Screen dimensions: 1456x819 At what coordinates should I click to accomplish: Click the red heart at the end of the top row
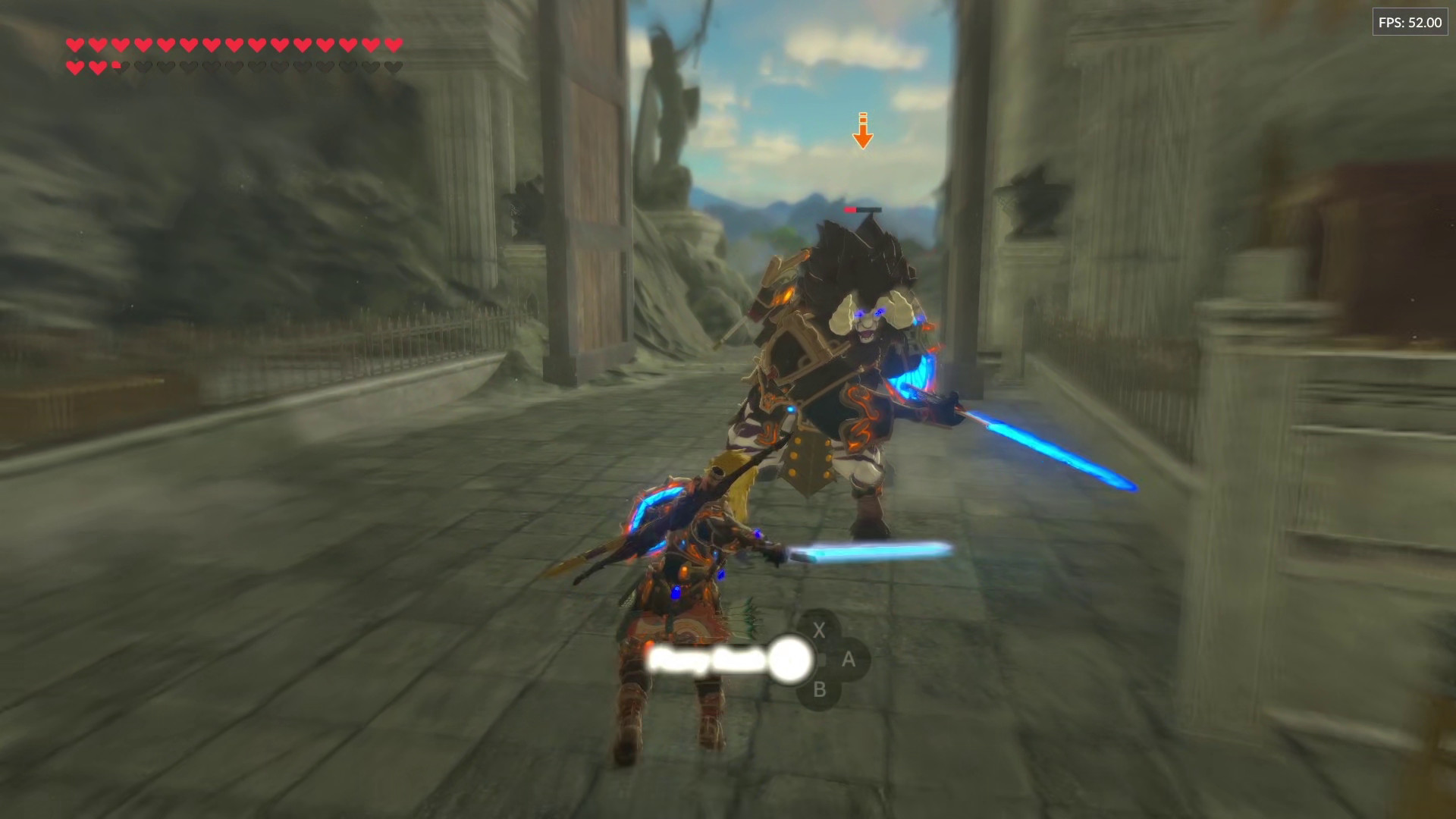(x=391, y=45)
